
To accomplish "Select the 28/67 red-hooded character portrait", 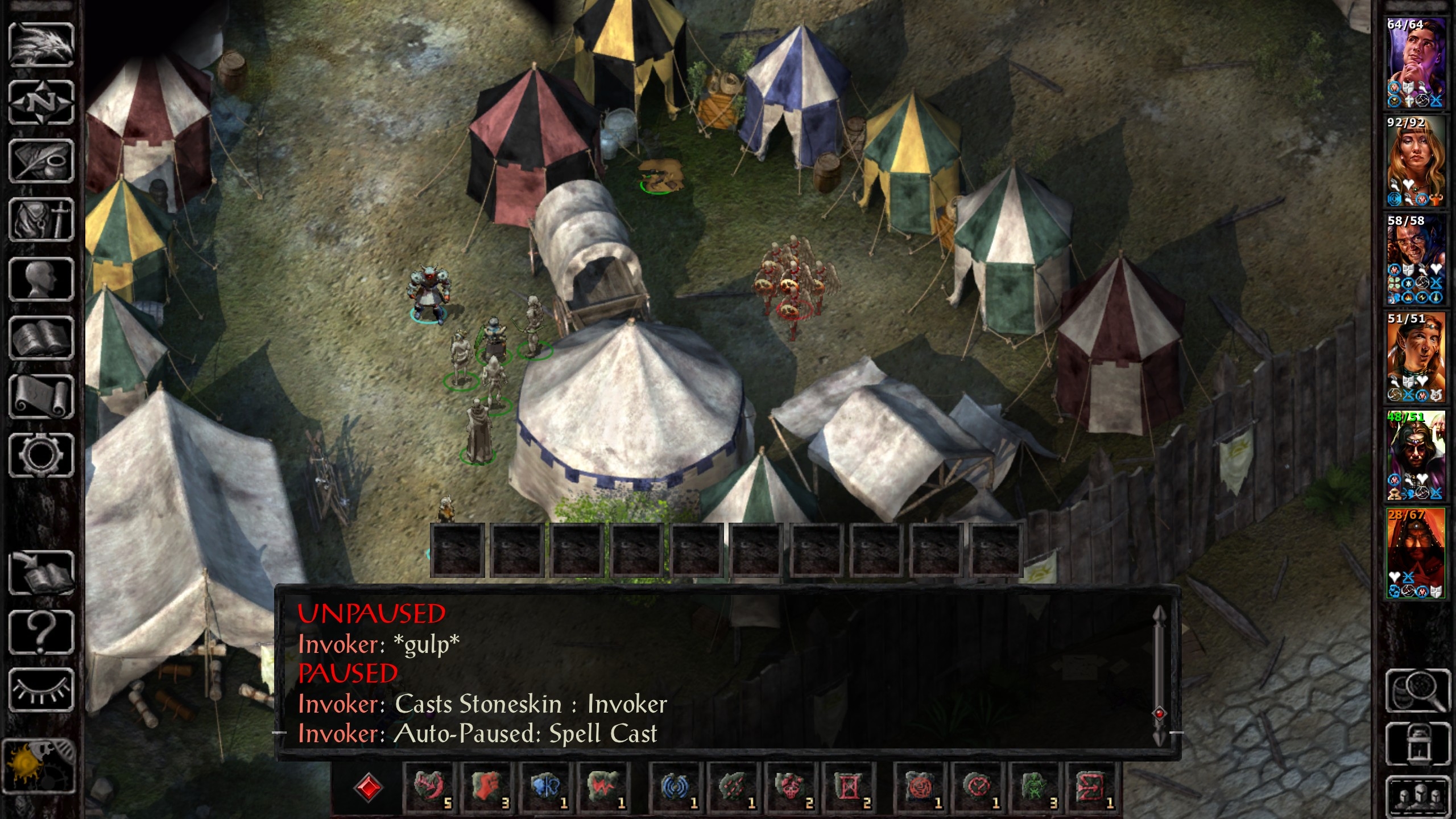I will (1416, 553).
